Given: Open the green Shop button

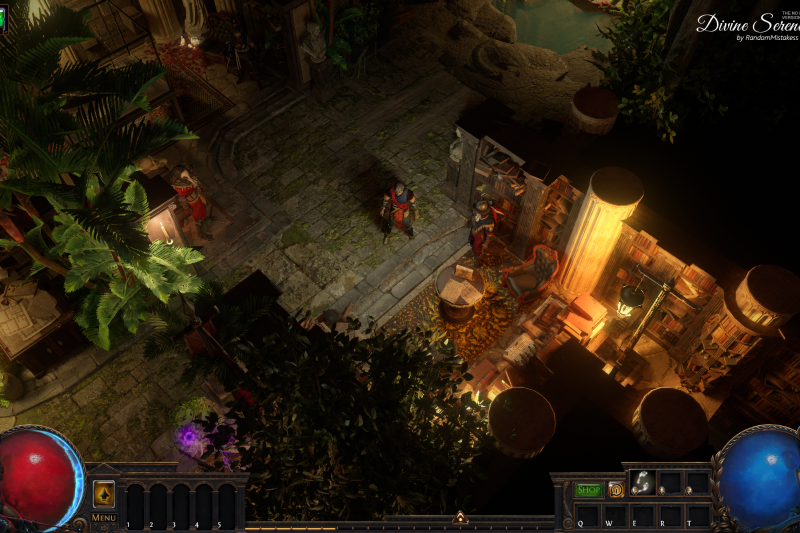Looking at the screenshot, I should [x=589, y=489].
